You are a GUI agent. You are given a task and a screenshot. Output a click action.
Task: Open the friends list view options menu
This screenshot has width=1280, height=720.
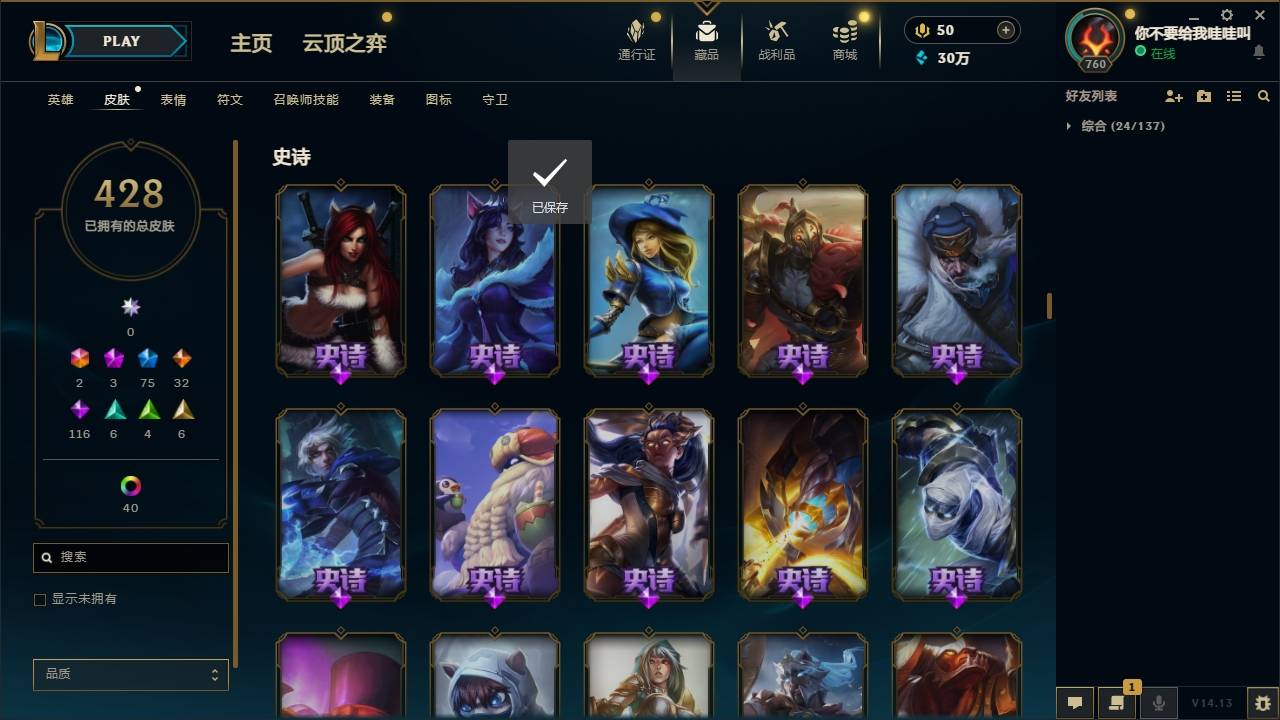click(1234, 96)
